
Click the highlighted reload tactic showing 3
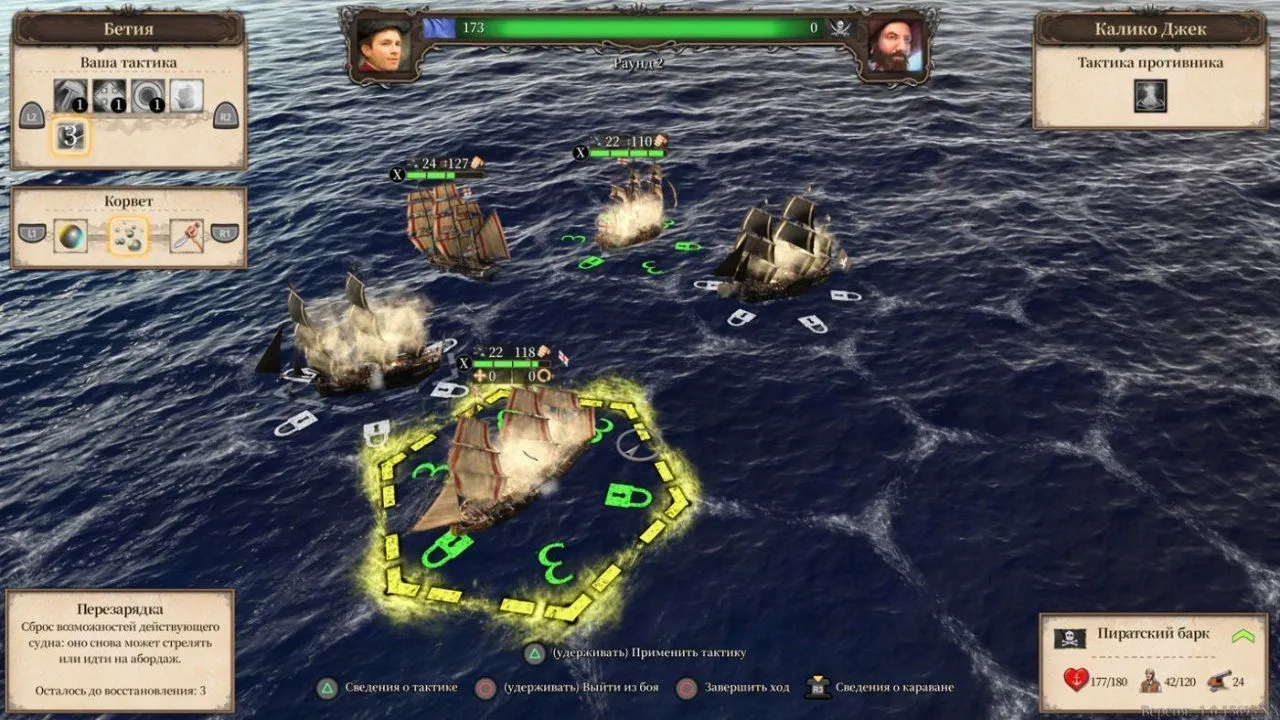tap(70, 136)
